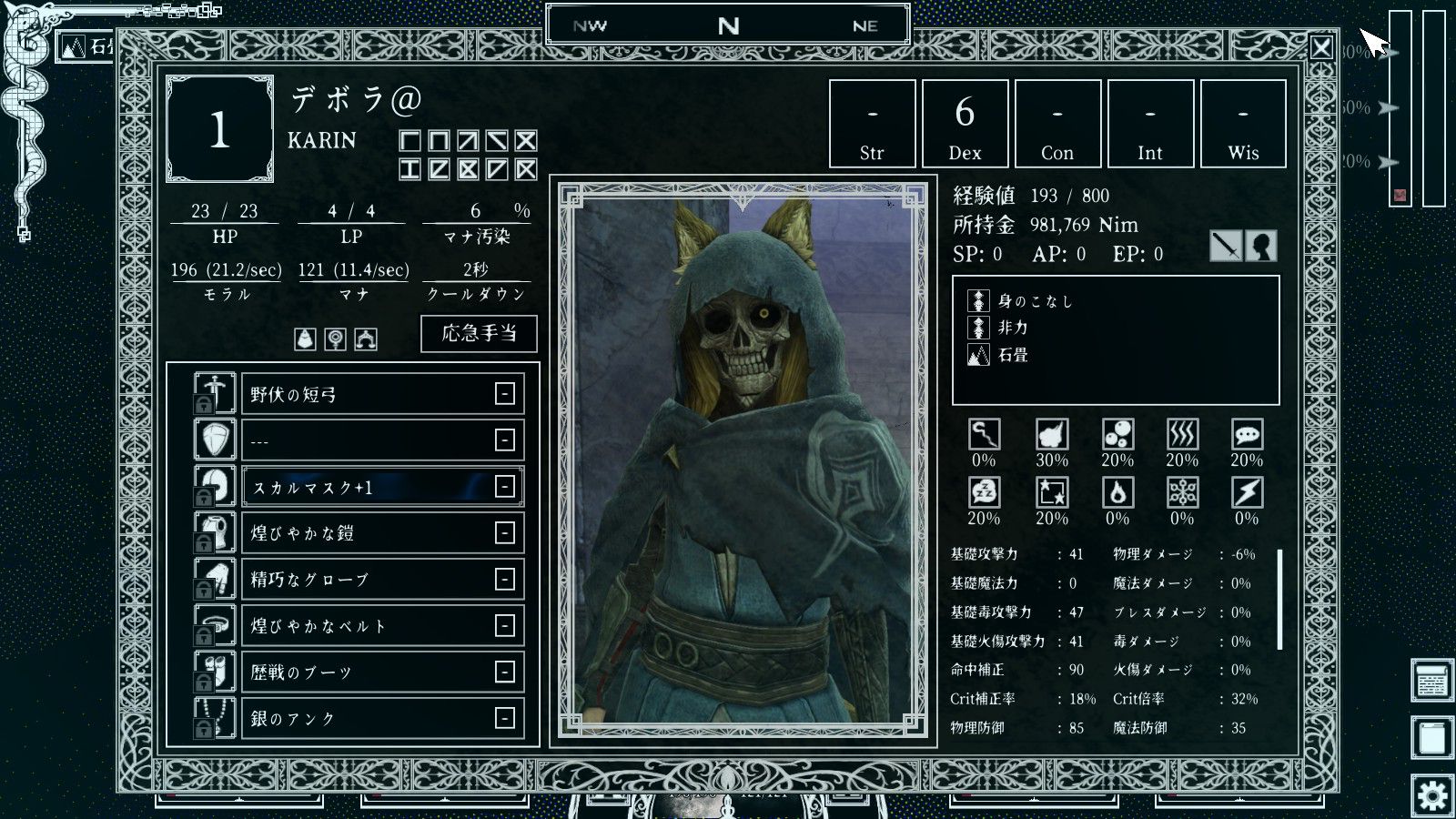Viewport: 1456px width, 819px height.
Task: Select the 歴戦のブーツ boots slot
Action: point(382,672)
